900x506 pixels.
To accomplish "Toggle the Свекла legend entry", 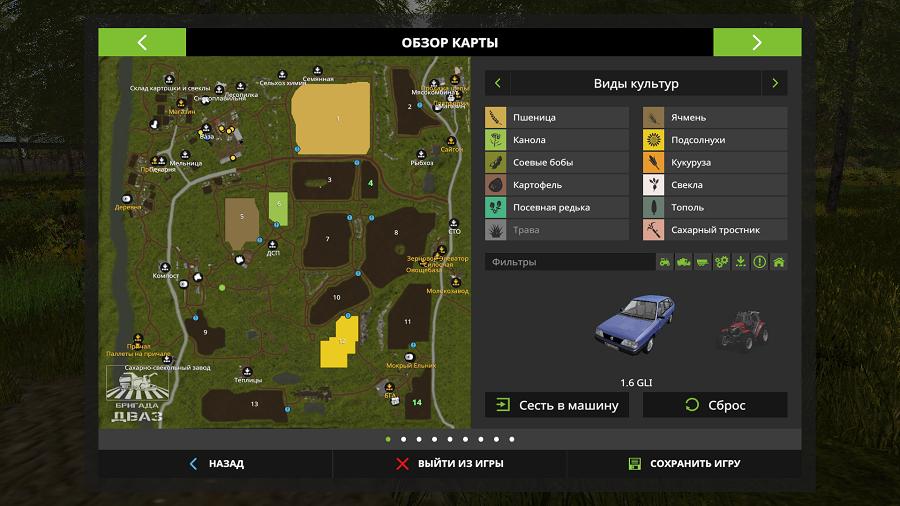I will pos(715,185).
